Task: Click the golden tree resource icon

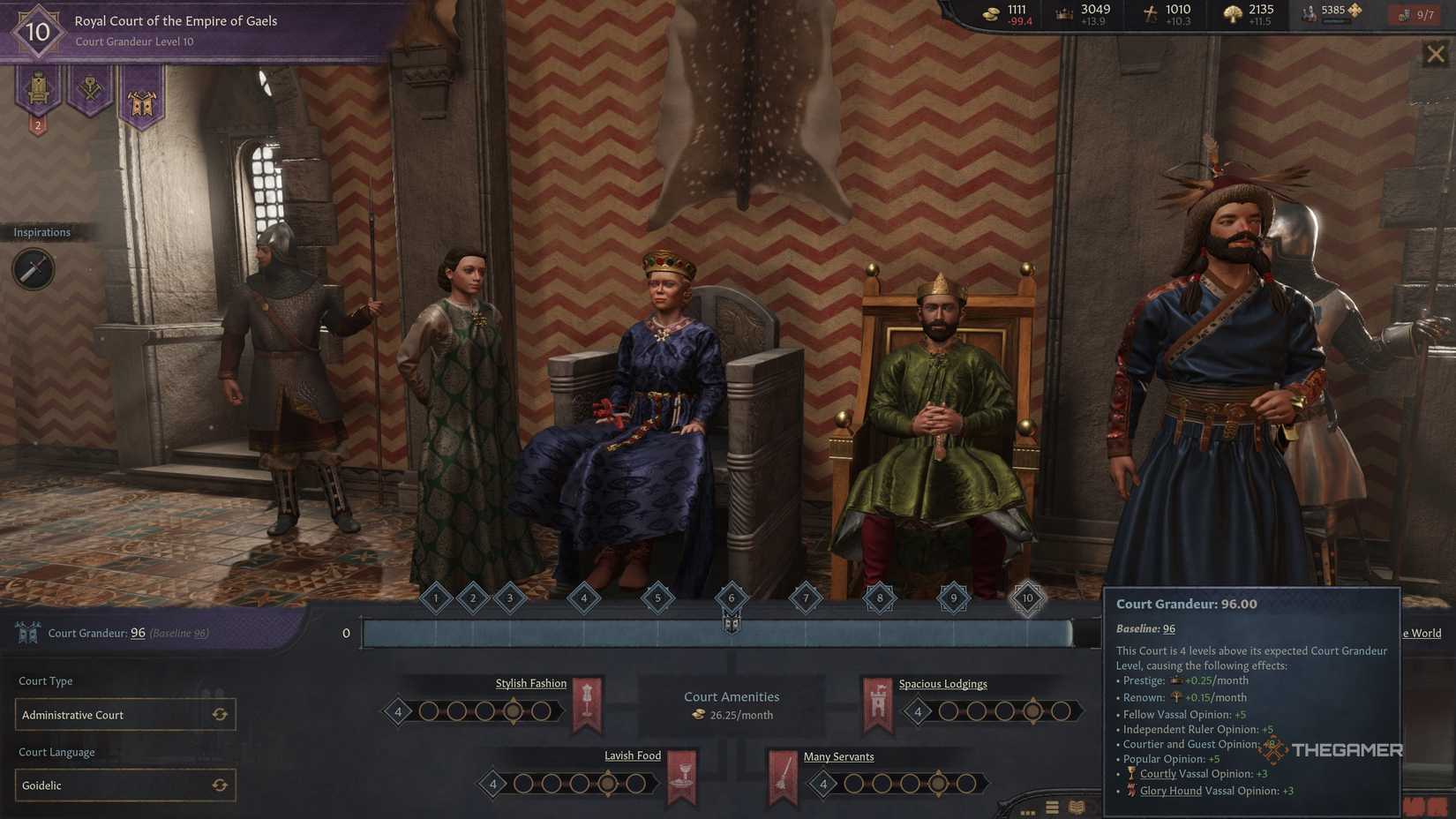Action: 1233,13
